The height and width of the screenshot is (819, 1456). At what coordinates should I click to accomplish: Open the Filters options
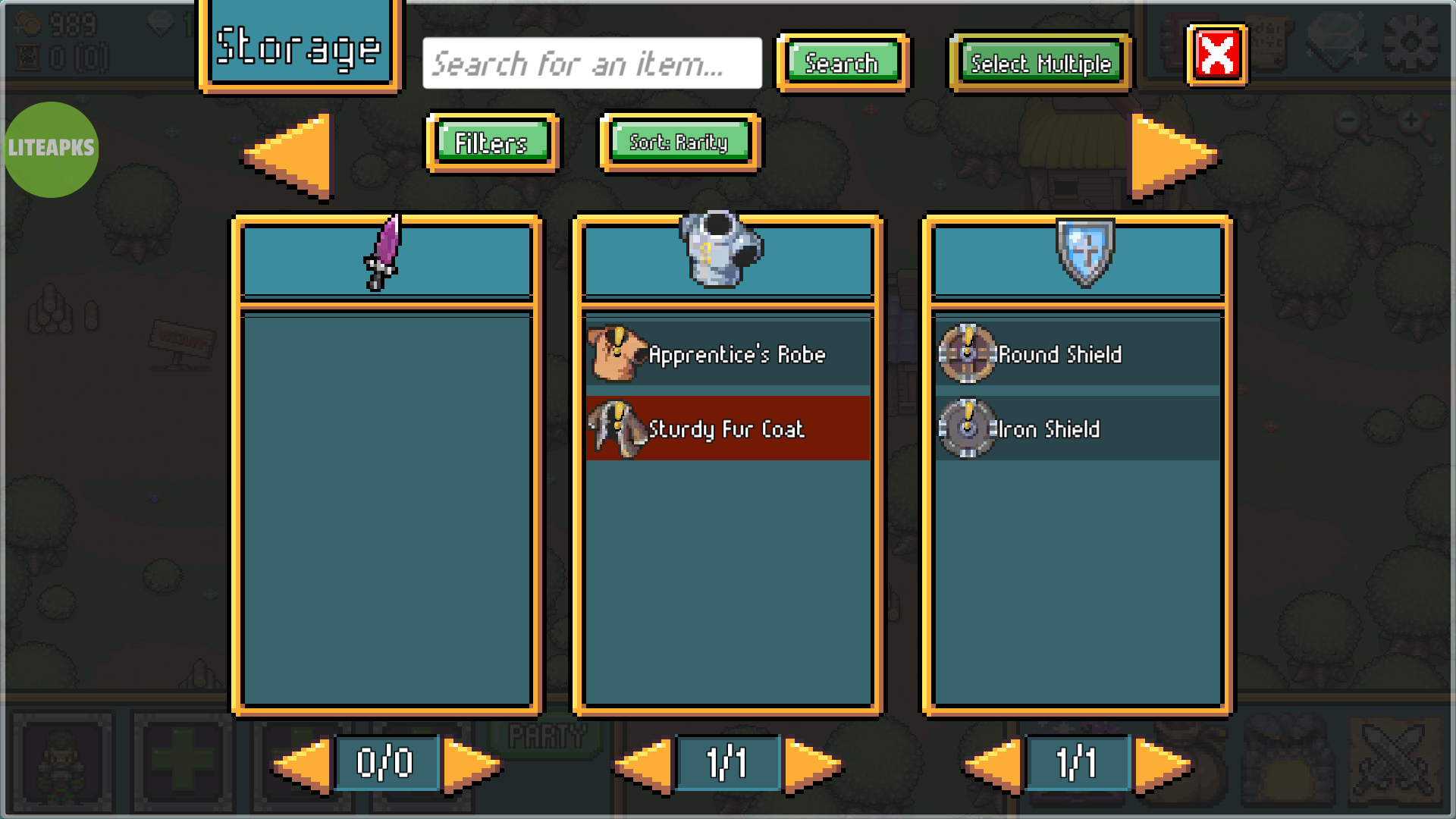click(x=491, y=143)
